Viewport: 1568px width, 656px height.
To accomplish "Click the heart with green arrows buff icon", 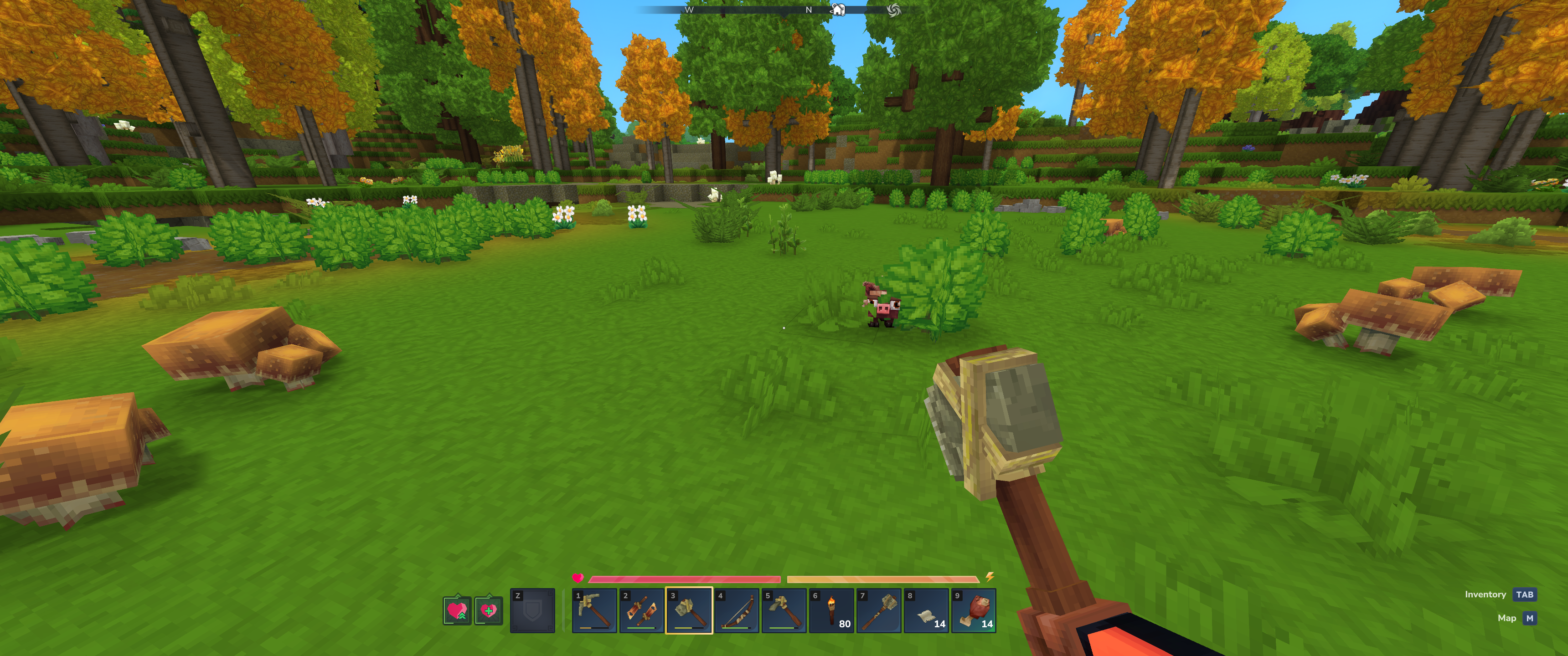I will click(457, 610).
